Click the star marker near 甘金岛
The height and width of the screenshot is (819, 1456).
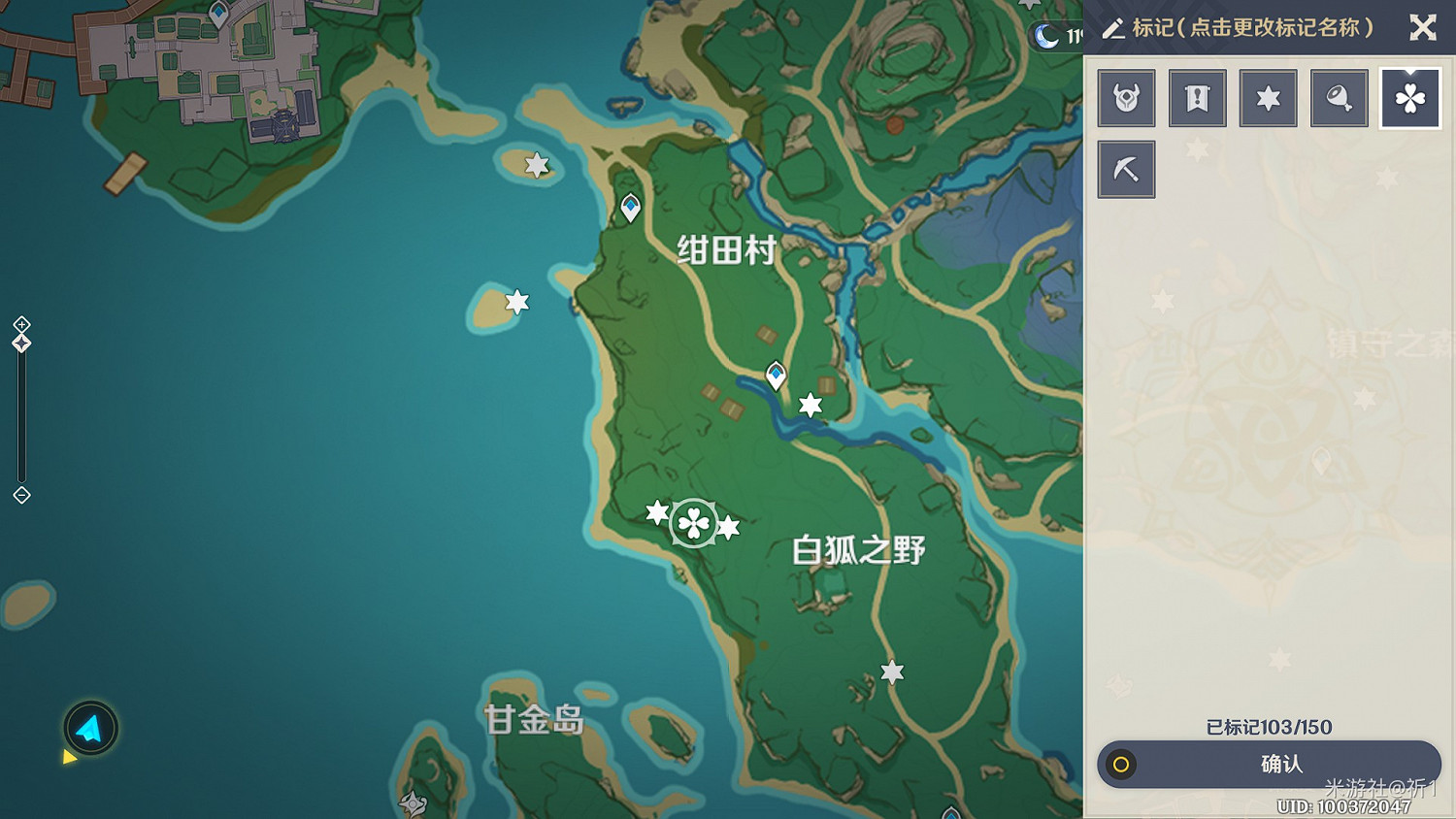click(892, 671)
